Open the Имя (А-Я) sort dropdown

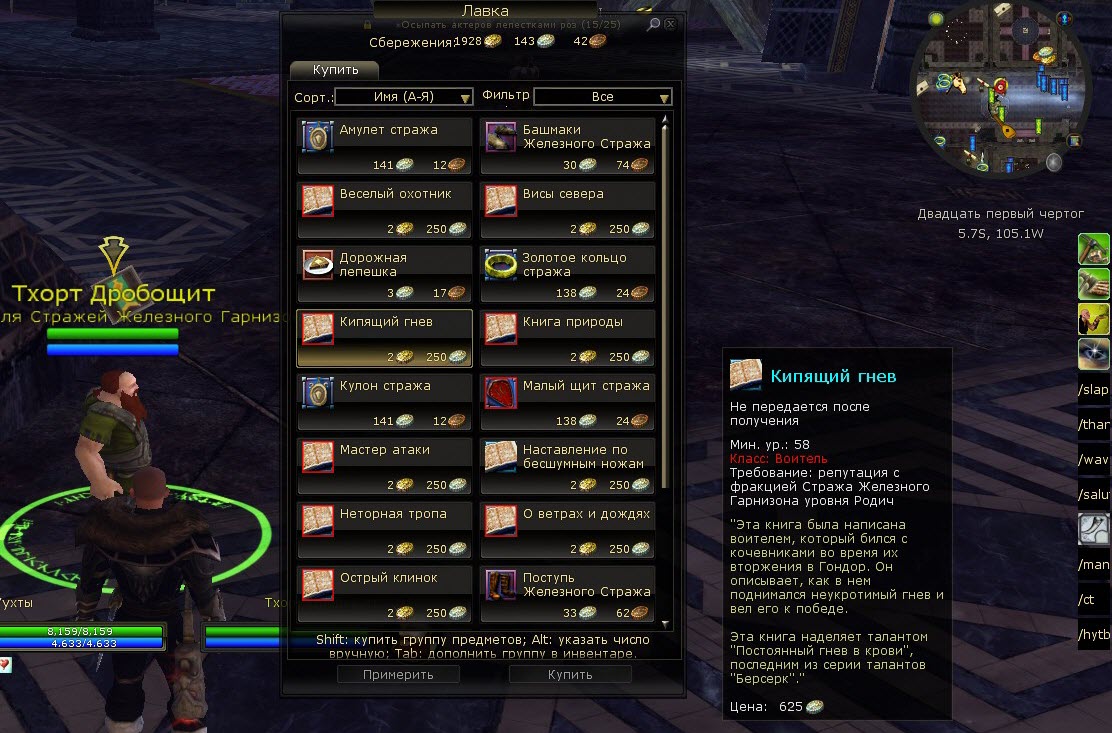(x=404, y=97)
